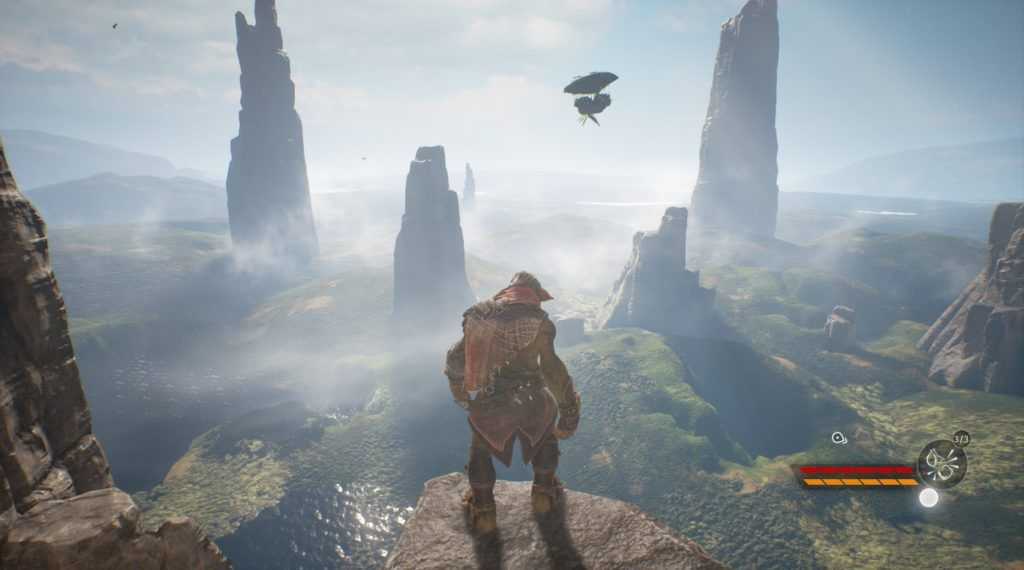Click the glowing white orb indicator
This screenshot has height=570, width=1024.
929,497
